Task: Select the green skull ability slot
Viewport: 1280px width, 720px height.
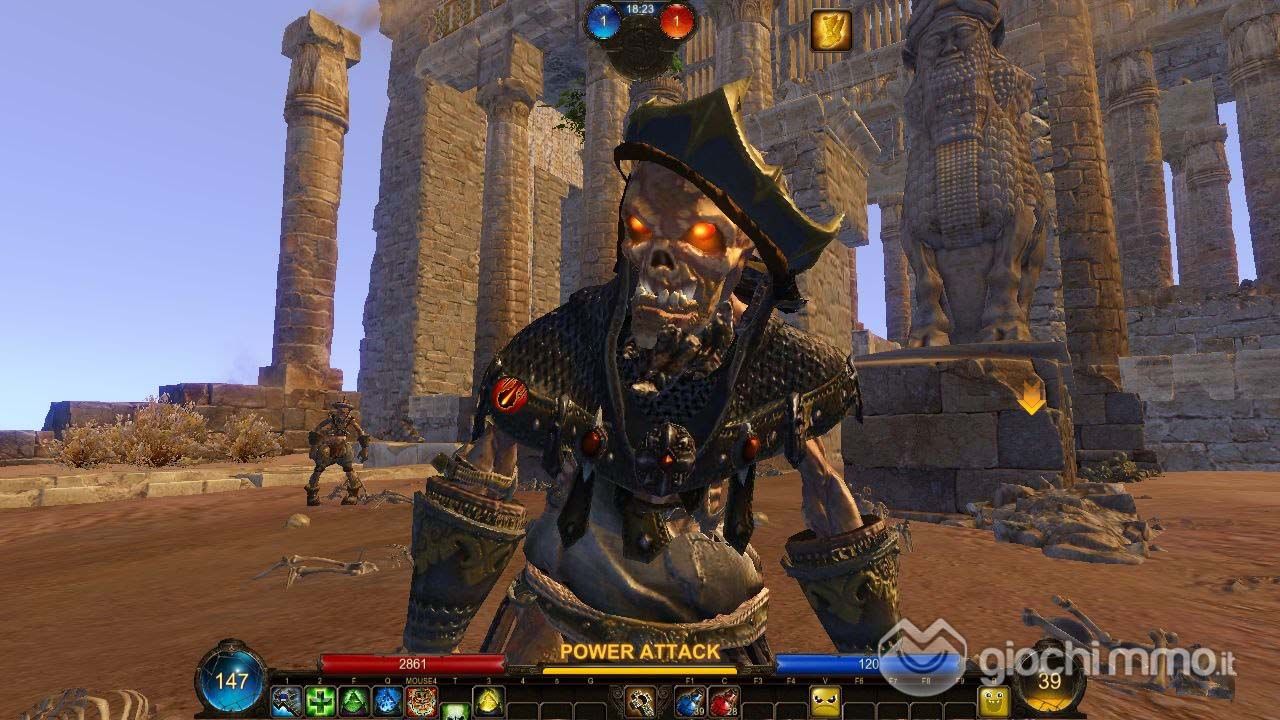Action: click(x=455, y=712)
